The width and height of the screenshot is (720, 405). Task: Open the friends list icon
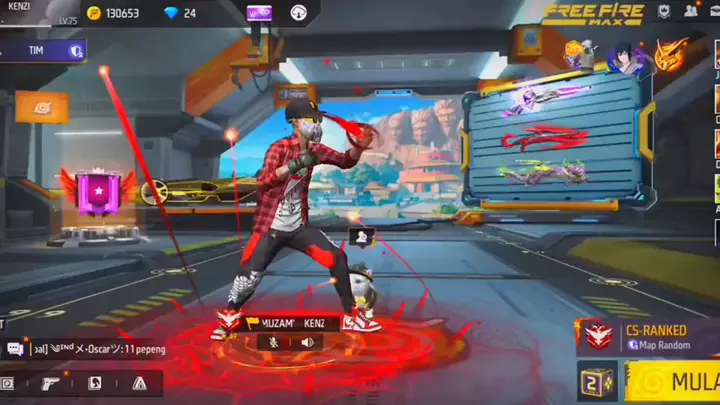(691, 12)
